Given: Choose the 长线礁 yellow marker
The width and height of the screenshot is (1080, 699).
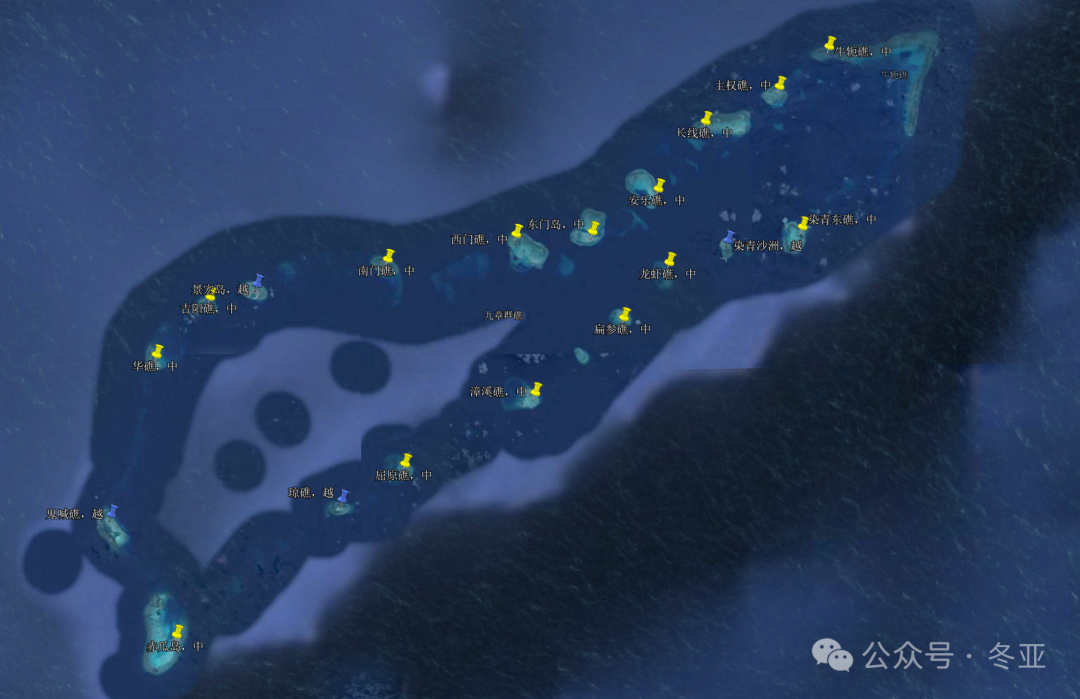Looking at the screenshot, I should (x=707, y=118).
